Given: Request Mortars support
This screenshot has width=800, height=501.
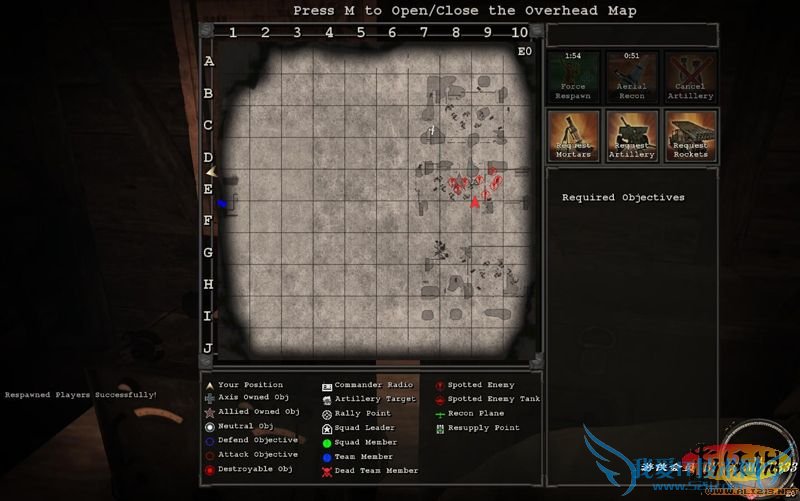Looking at the screenshot, I should tap(574, 135).
